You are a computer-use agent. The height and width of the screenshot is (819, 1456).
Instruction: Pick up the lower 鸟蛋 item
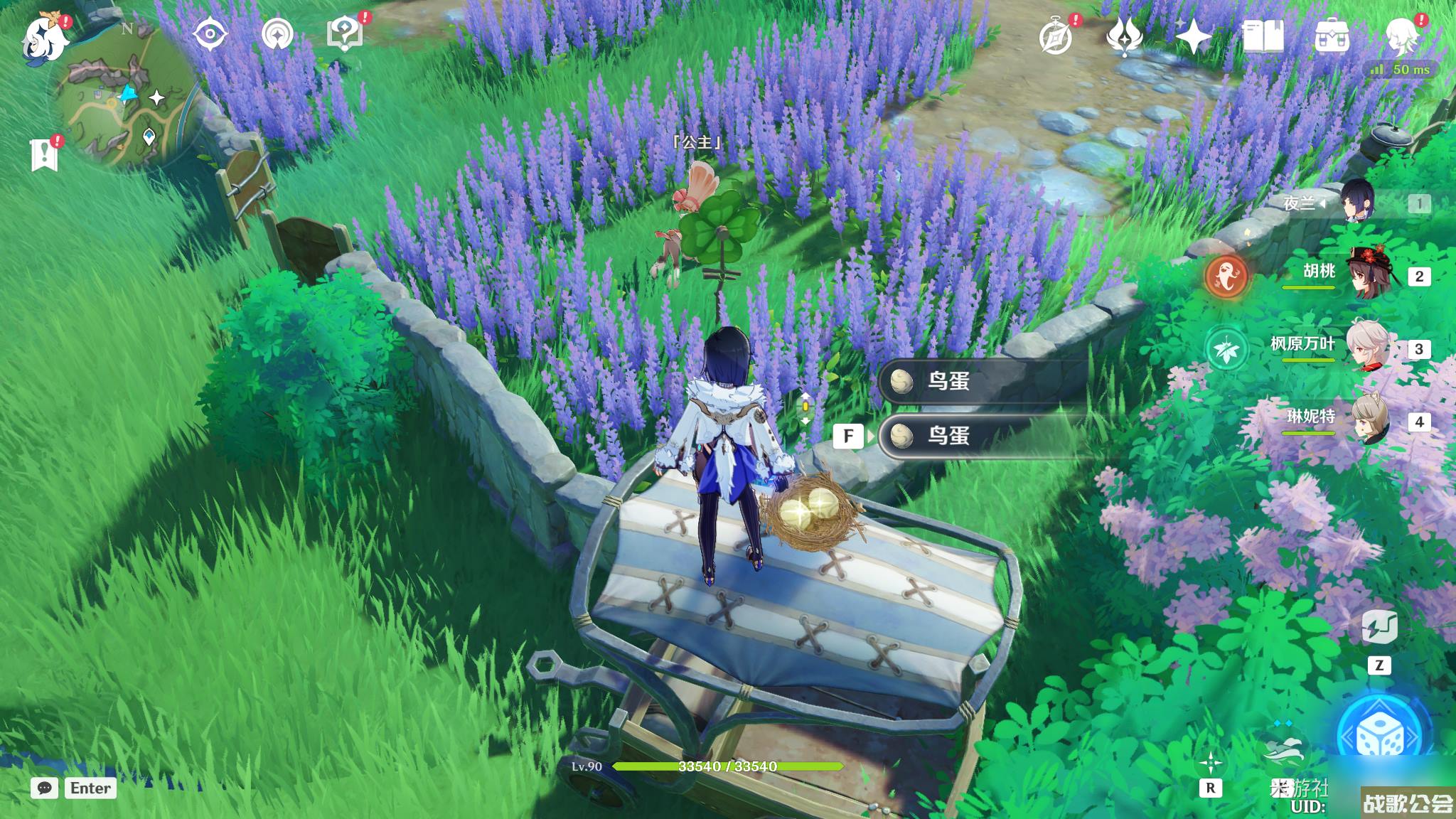(x=981, y=435)
